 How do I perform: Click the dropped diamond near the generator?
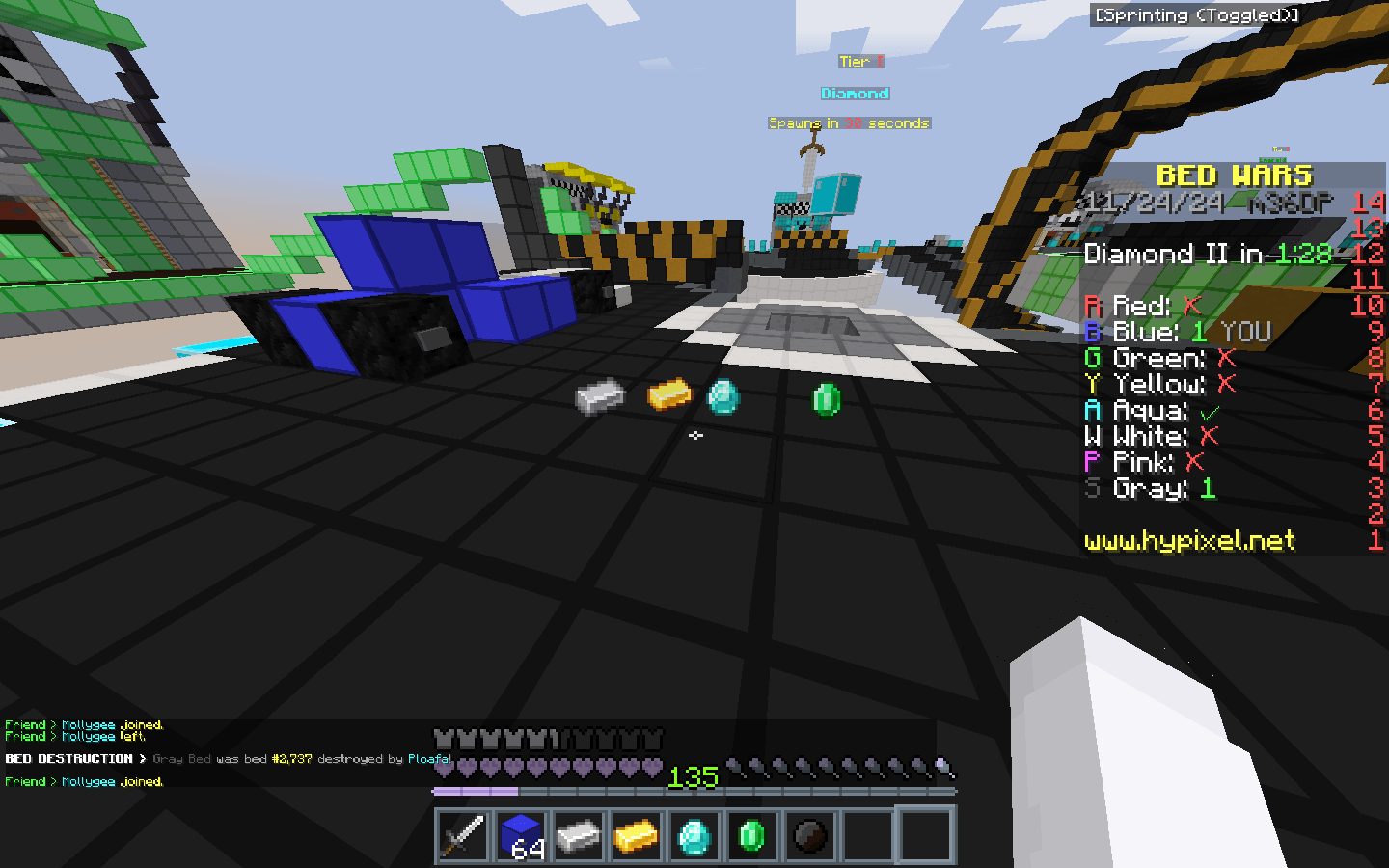point(724,396)
